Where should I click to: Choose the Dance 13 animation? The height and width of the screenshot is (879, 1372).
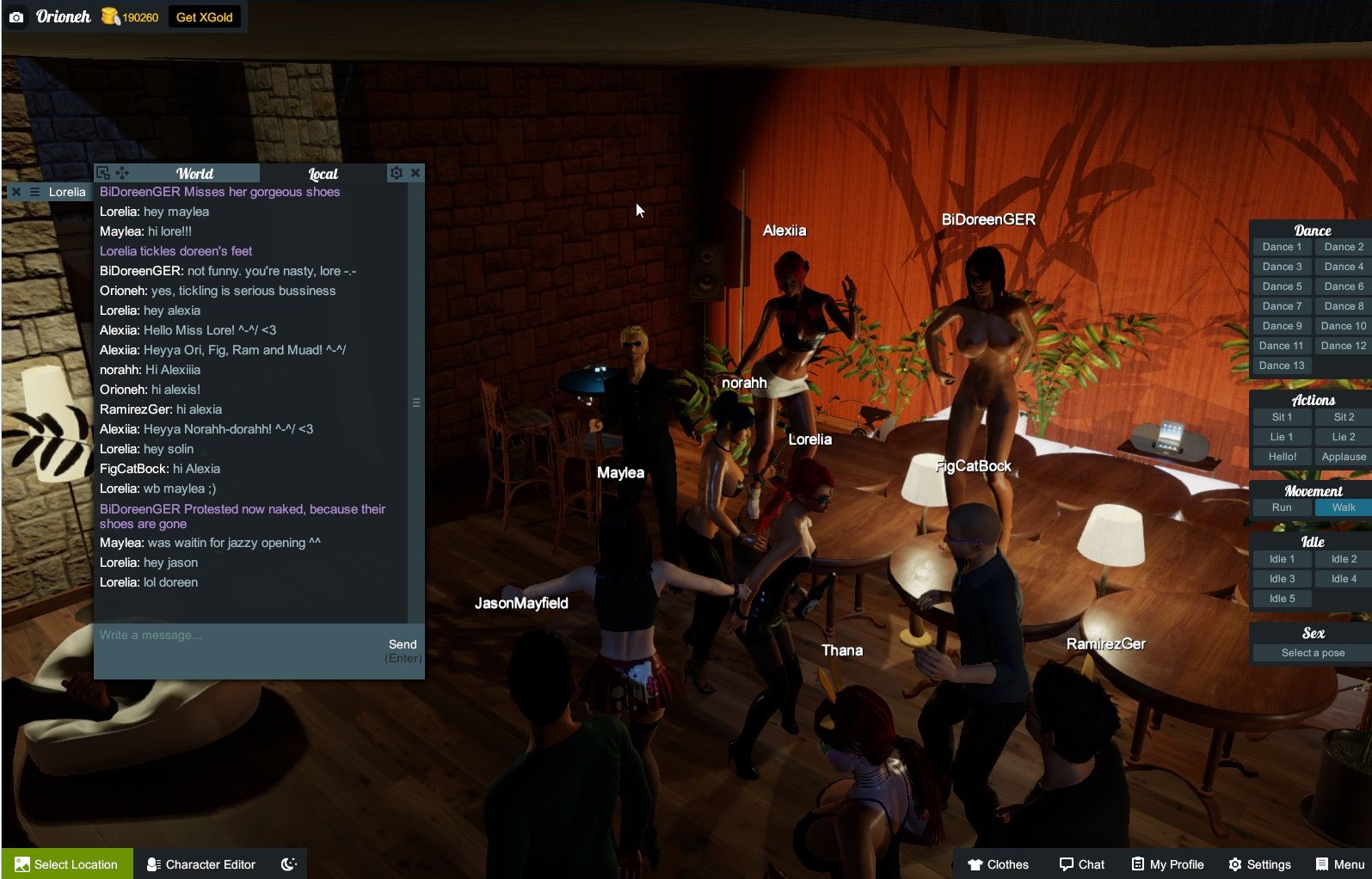coord(1282,366)
